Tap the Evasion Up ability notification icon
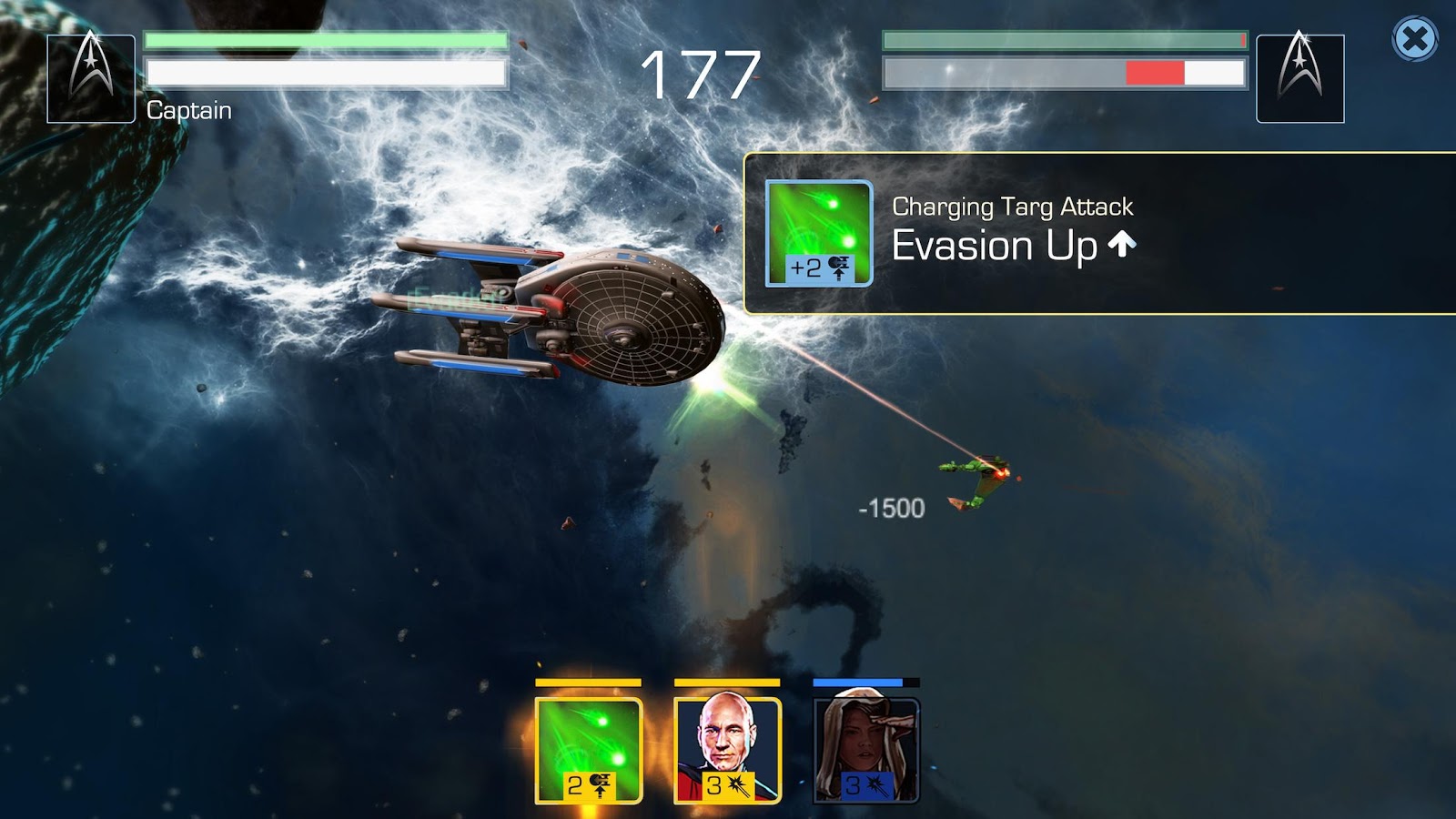The height and width of the screenshot is (819, 1456). pyautogui.click(x=819, y=233)
